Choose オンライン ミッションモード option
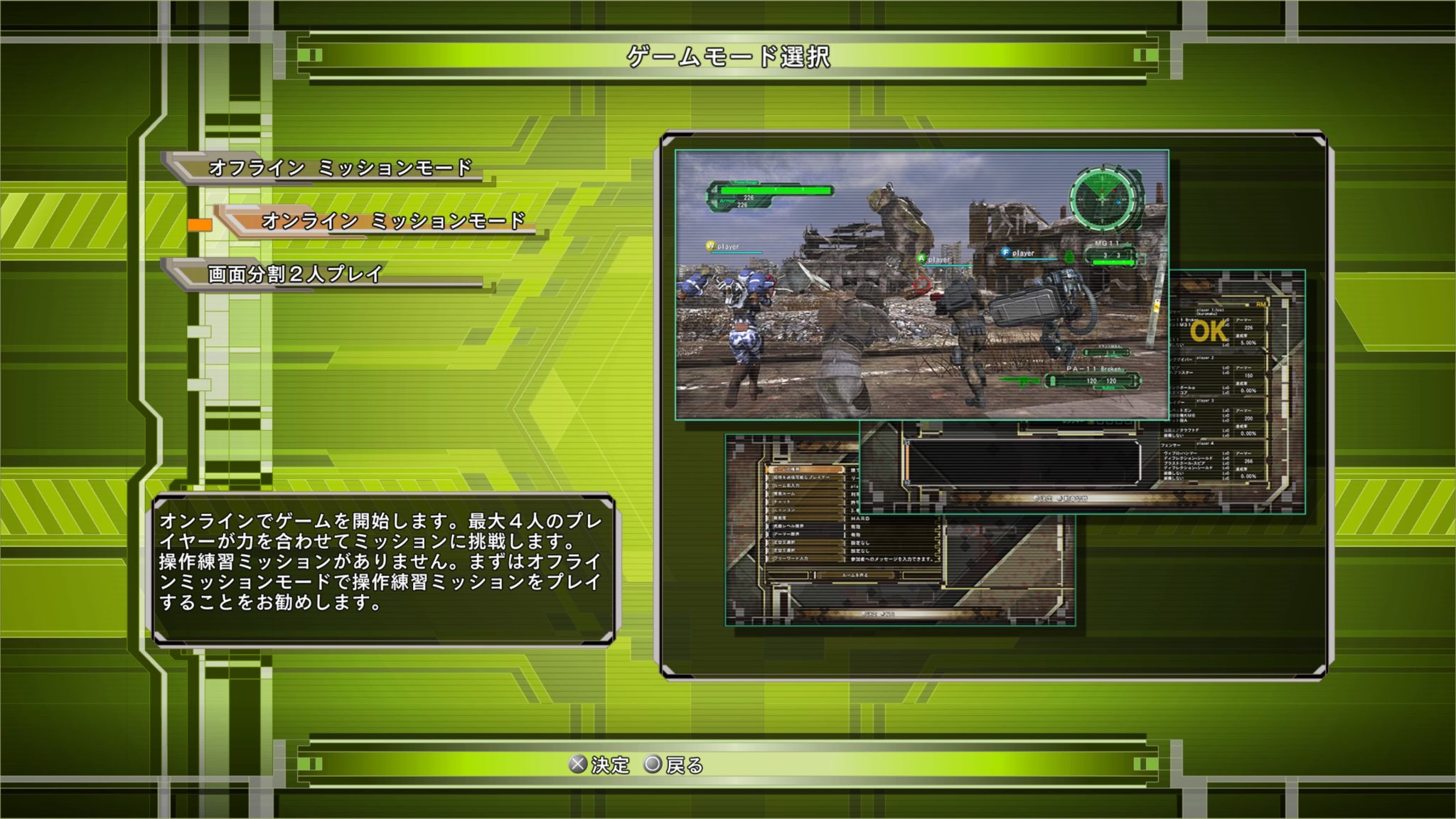1456x819 pixels. pyautogui.click(x=396, y=223)
